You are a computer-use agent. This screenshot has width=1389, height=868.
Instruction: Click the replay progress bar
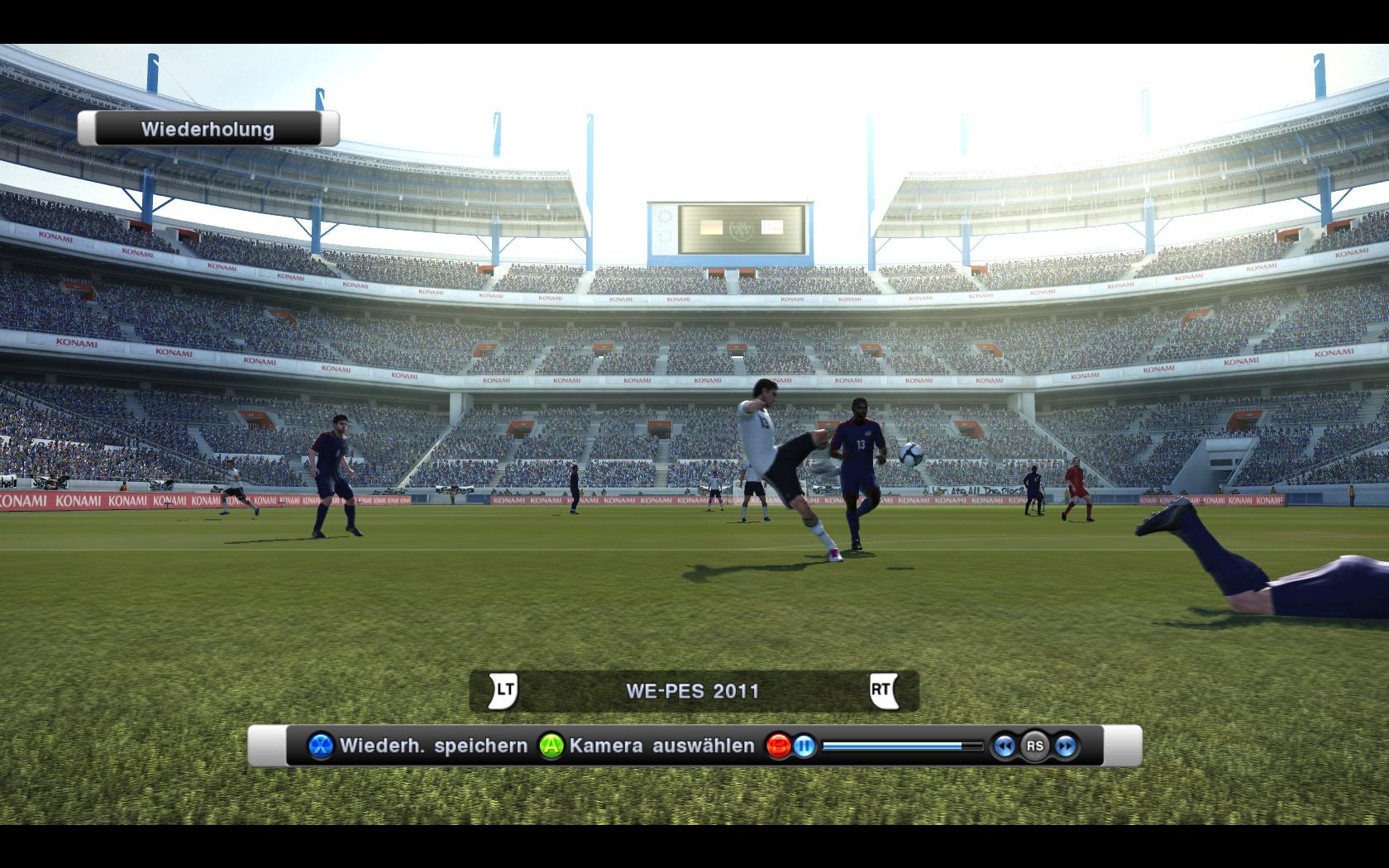902,746
